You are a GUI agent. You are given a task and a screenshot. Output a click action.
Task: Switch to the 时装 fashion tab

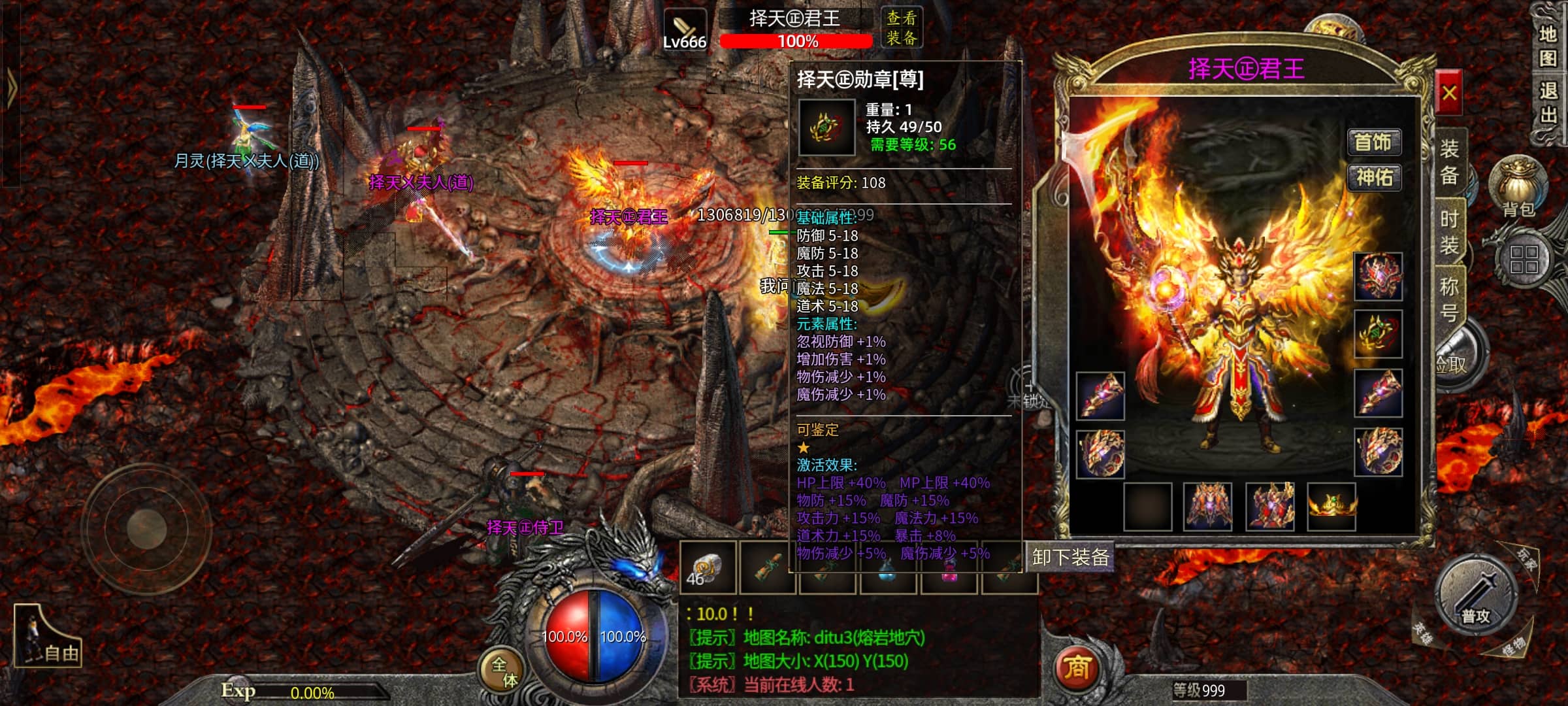[1449, 232]
